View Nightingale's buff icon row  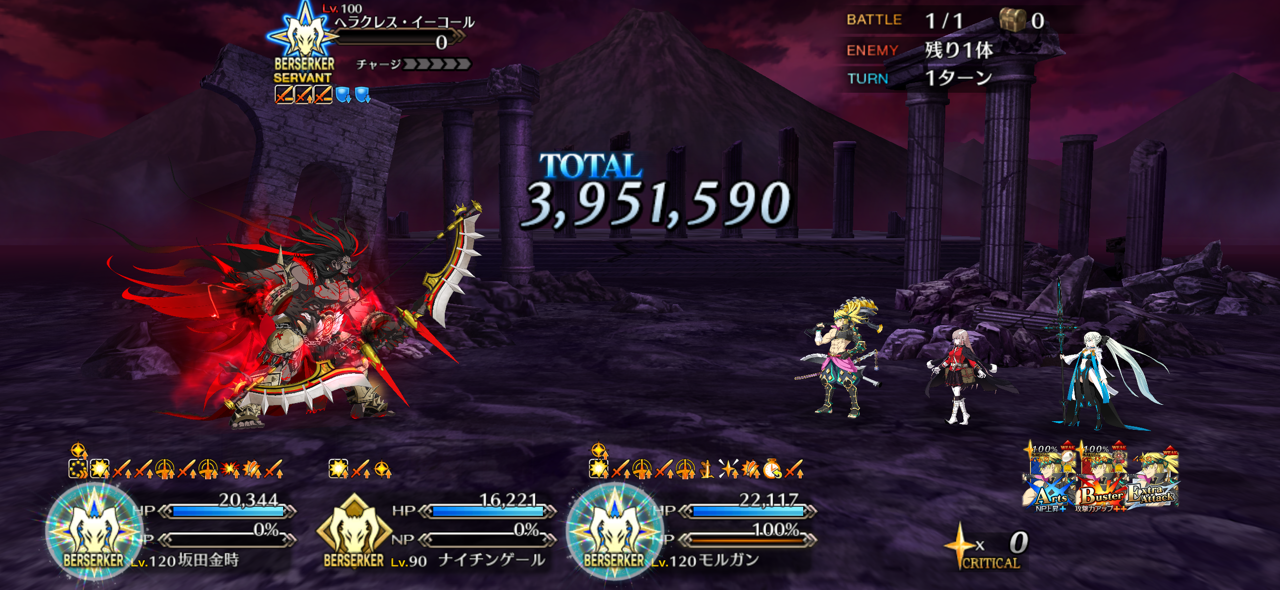coord(360,468)
